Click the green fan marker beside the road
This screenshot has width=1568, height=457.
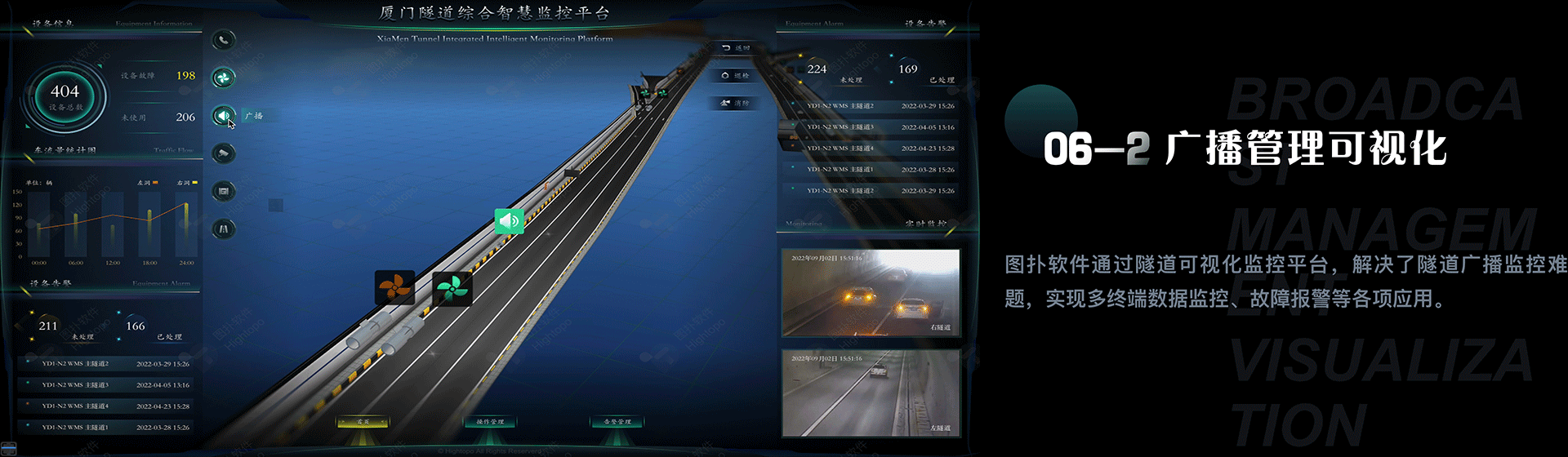tap(452, 288)
